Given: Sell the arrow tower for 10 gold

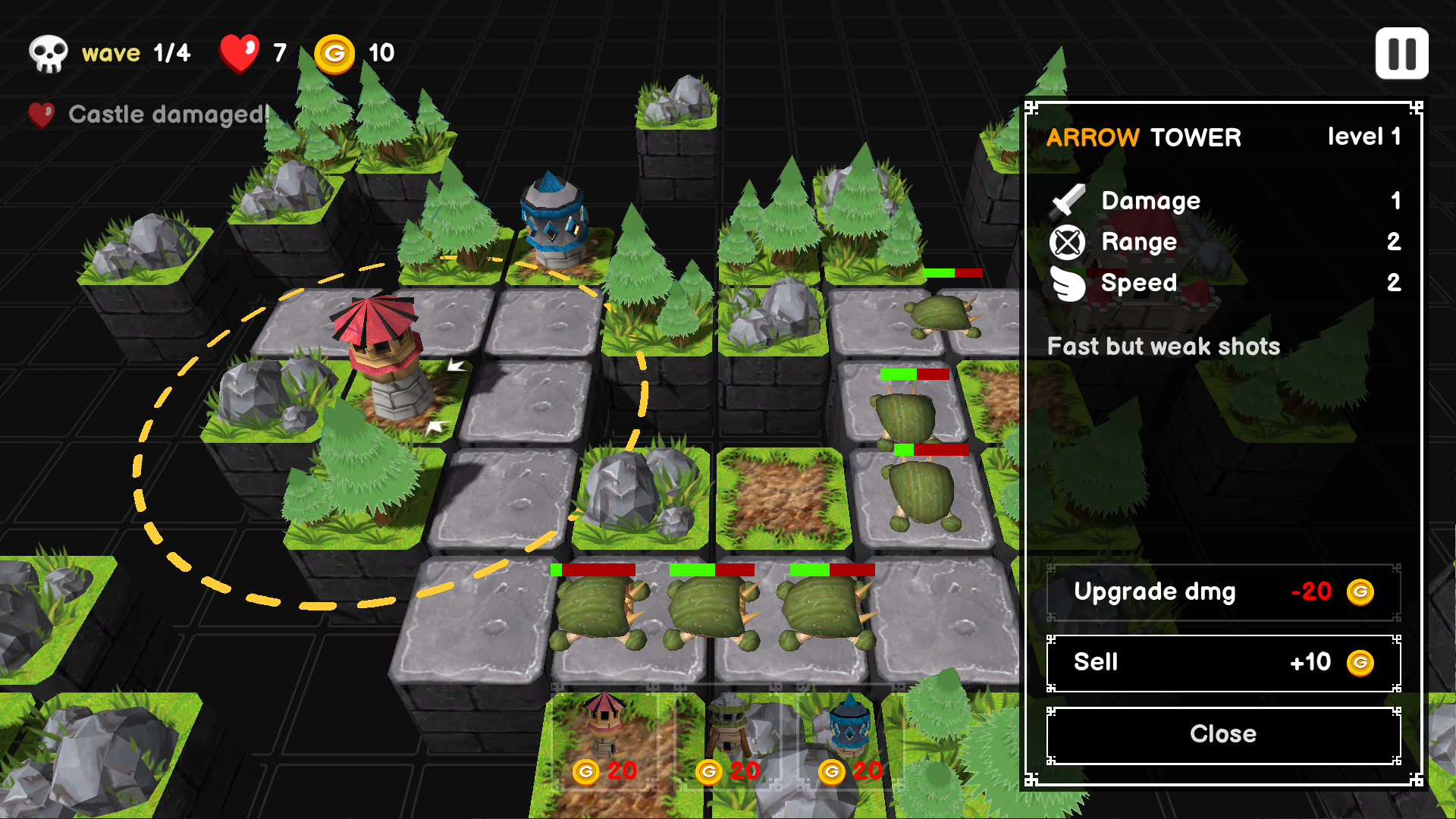Looking at the screenshot, I should (1222, 663).
